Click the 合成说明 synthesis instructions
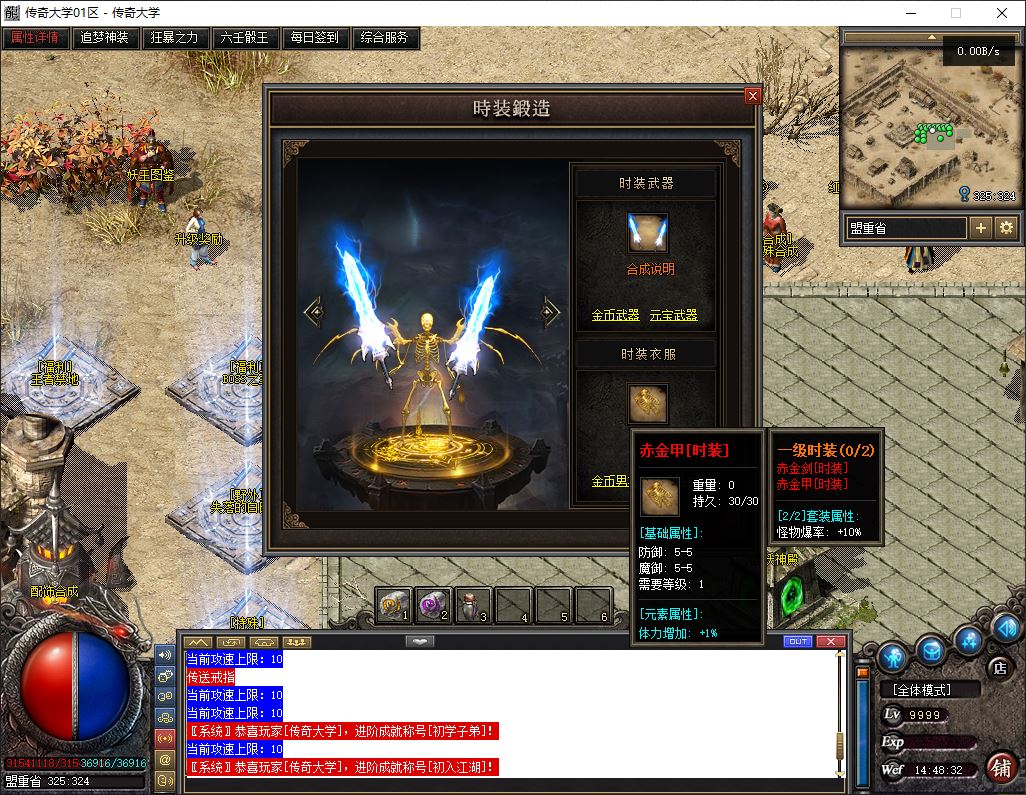Image resolution: width=1026 pixels, height=795 pixels. point(650,269)
